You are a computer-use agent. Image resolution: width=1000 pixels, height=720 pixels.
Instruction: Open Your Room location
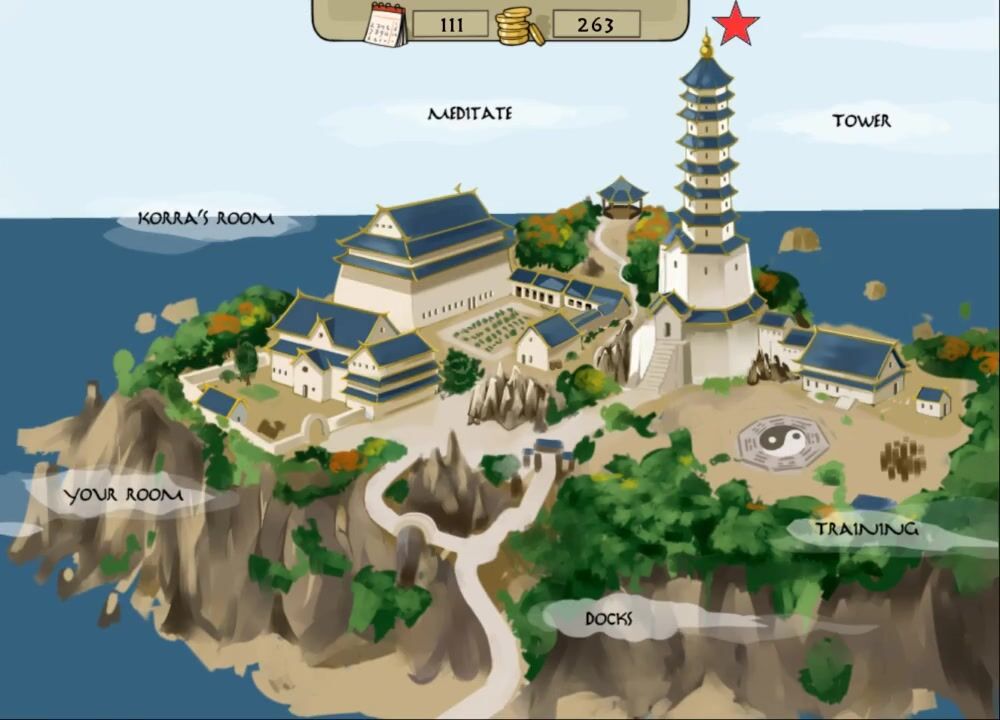tap(123, 495)
